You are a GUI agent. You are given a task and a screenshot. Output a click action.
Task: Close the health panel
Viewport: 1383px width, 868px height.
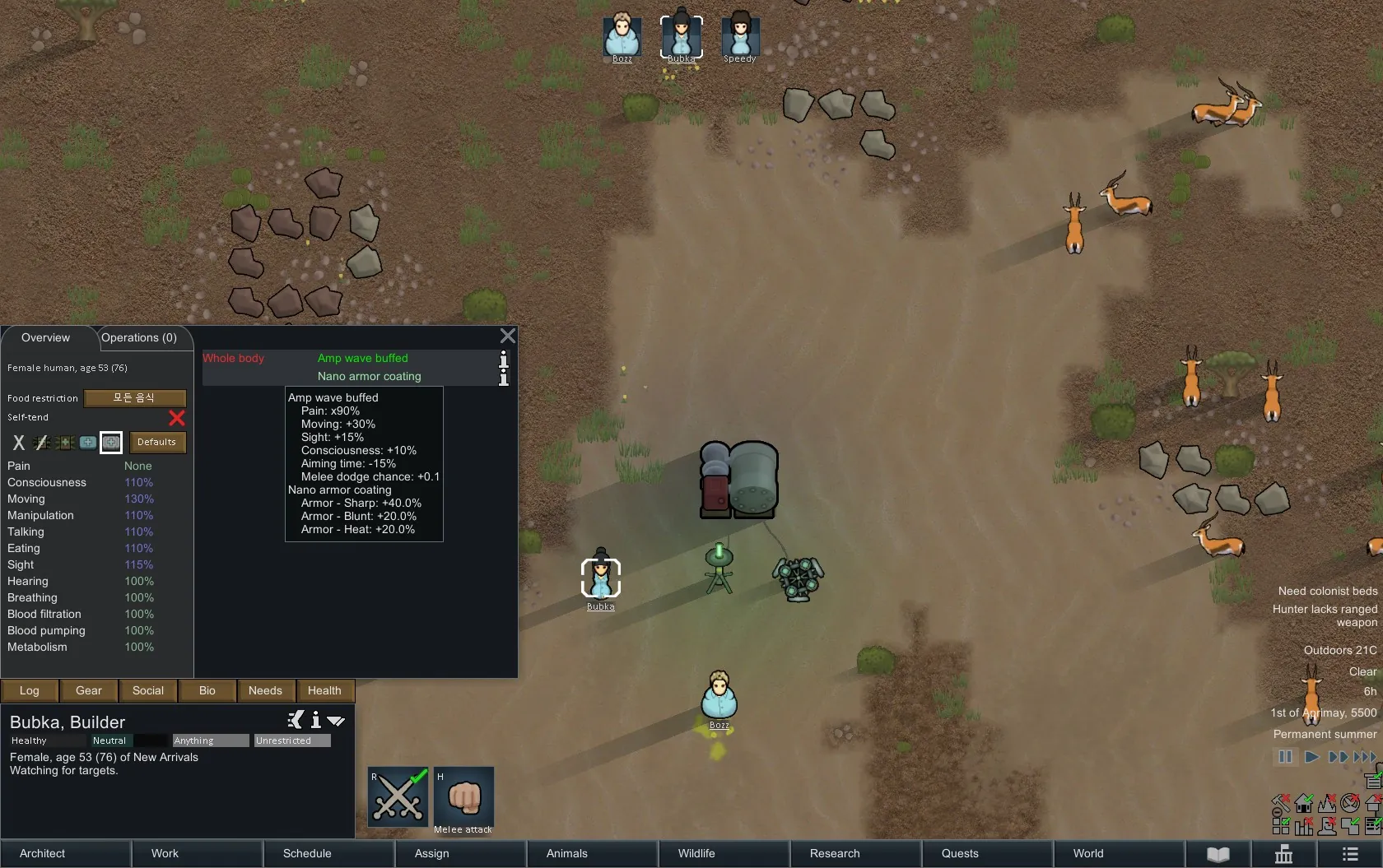[508, 336]
